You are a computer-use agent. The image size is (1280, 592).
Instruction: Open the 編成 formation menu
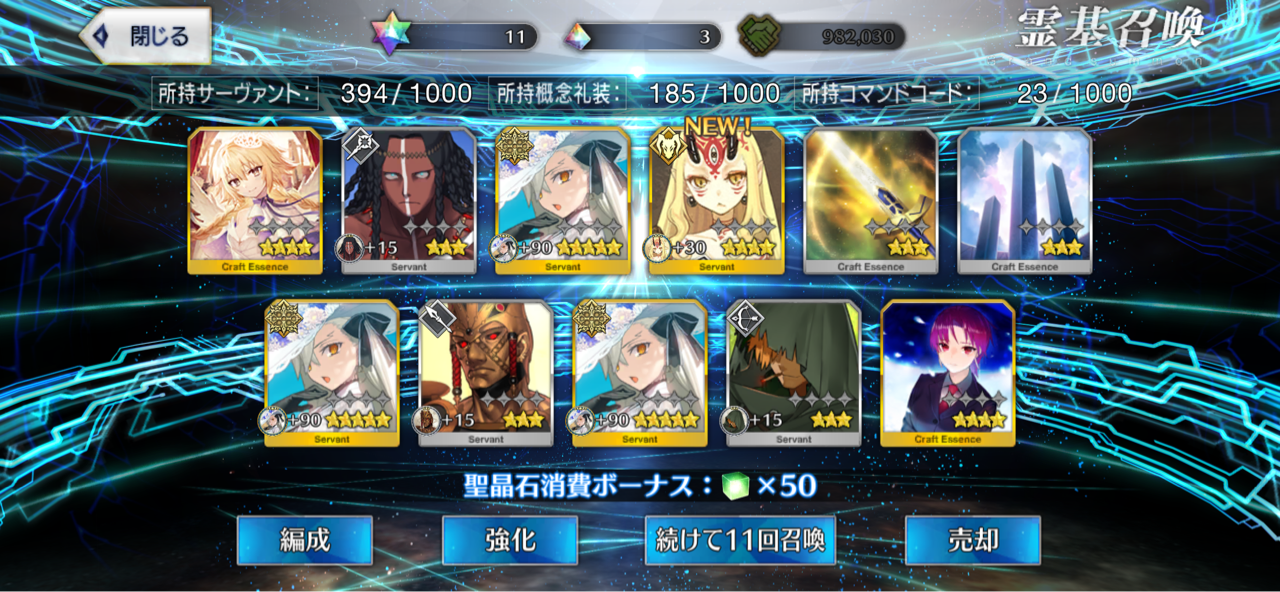304,541
